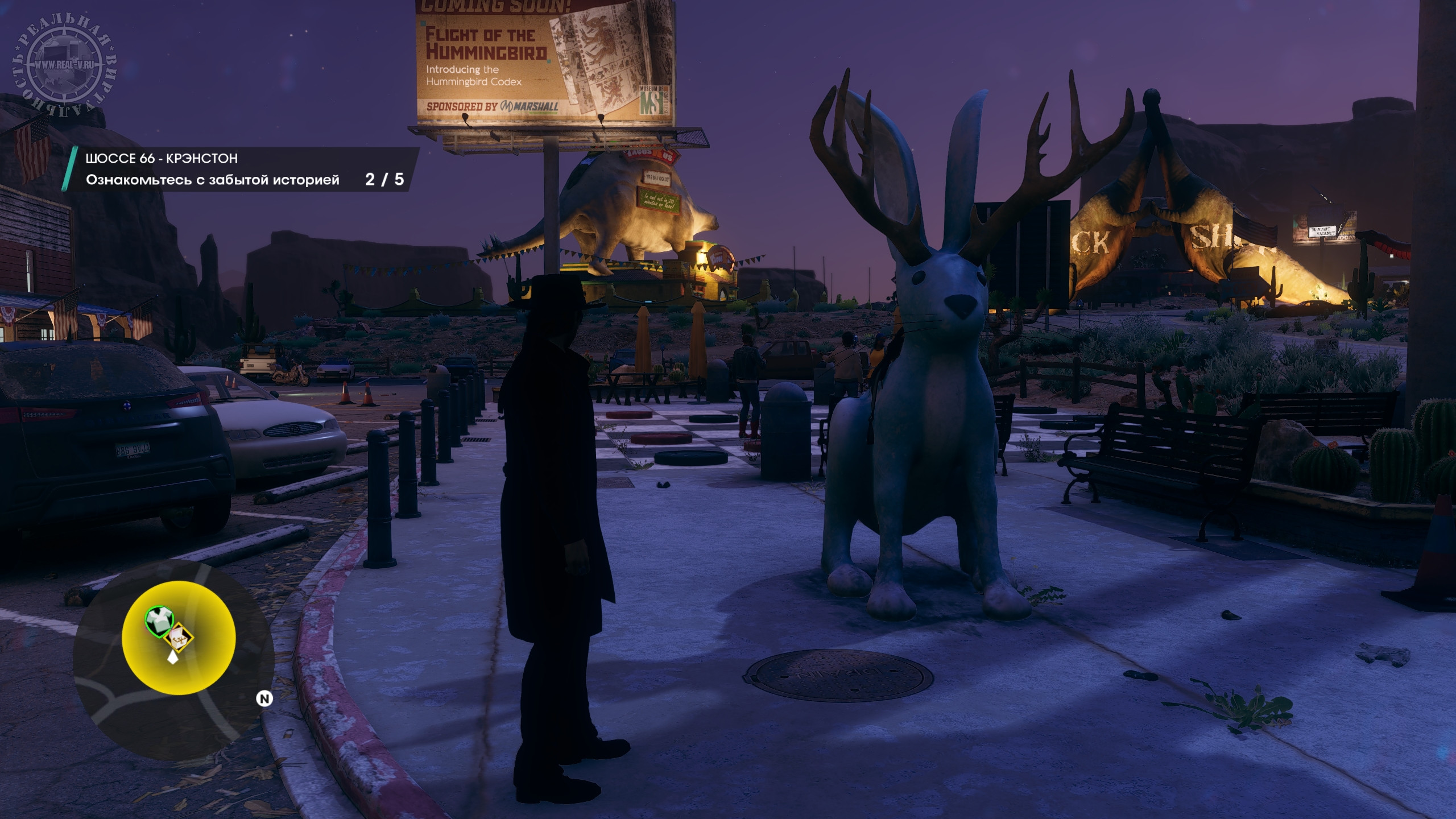Viewport: 1456px width, 819px height.
Task: Open the Шоссе 66 - Крэнстон objective tracker
Action: (x=239, y=169)
